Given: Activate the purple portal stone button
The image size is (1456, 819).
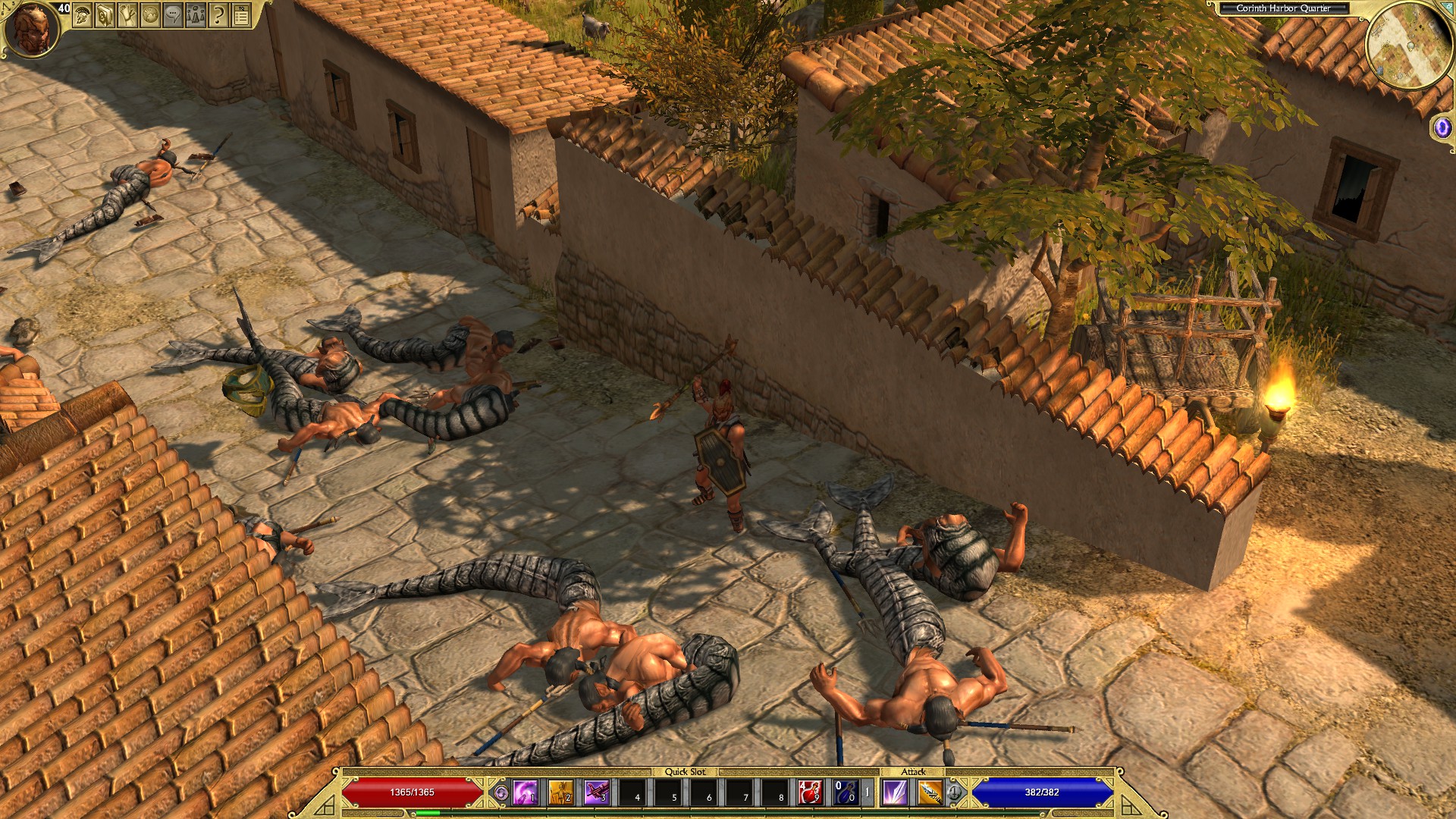Looking at the screenshot, I should pos(1442,127).
